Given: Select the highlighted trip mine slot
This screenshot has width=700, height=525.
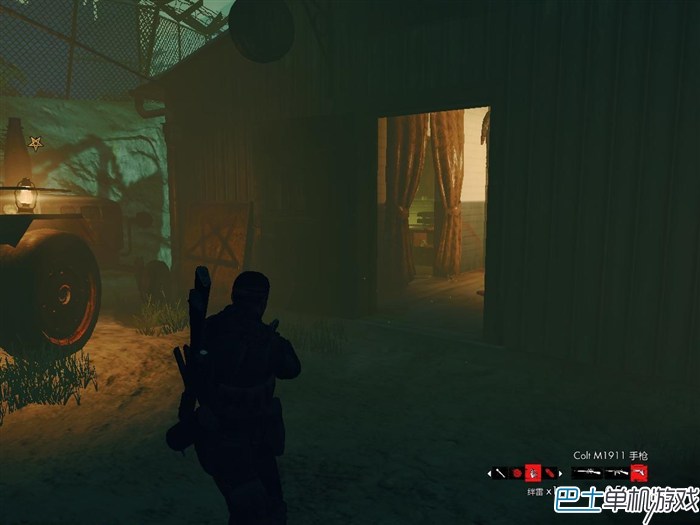Looking at the screenshot, I should click(x=533, y=472).
